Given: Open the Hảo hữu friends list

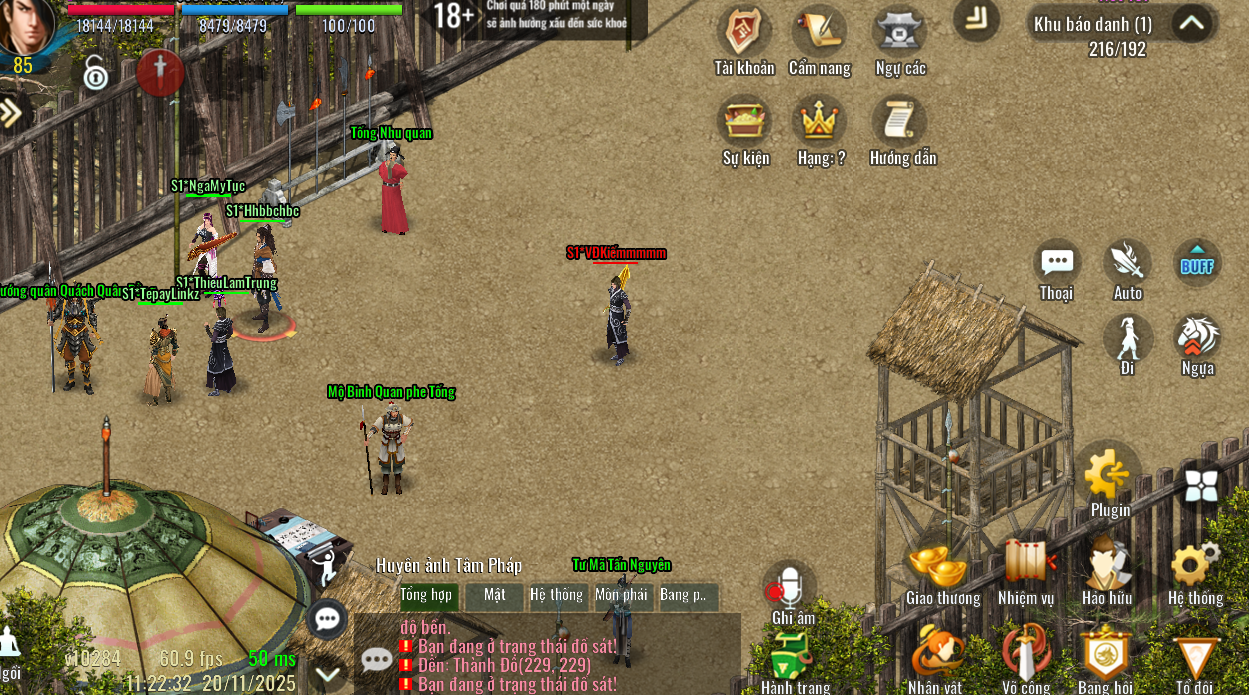Looking at the screenshot, I should tap(1106, 564).
